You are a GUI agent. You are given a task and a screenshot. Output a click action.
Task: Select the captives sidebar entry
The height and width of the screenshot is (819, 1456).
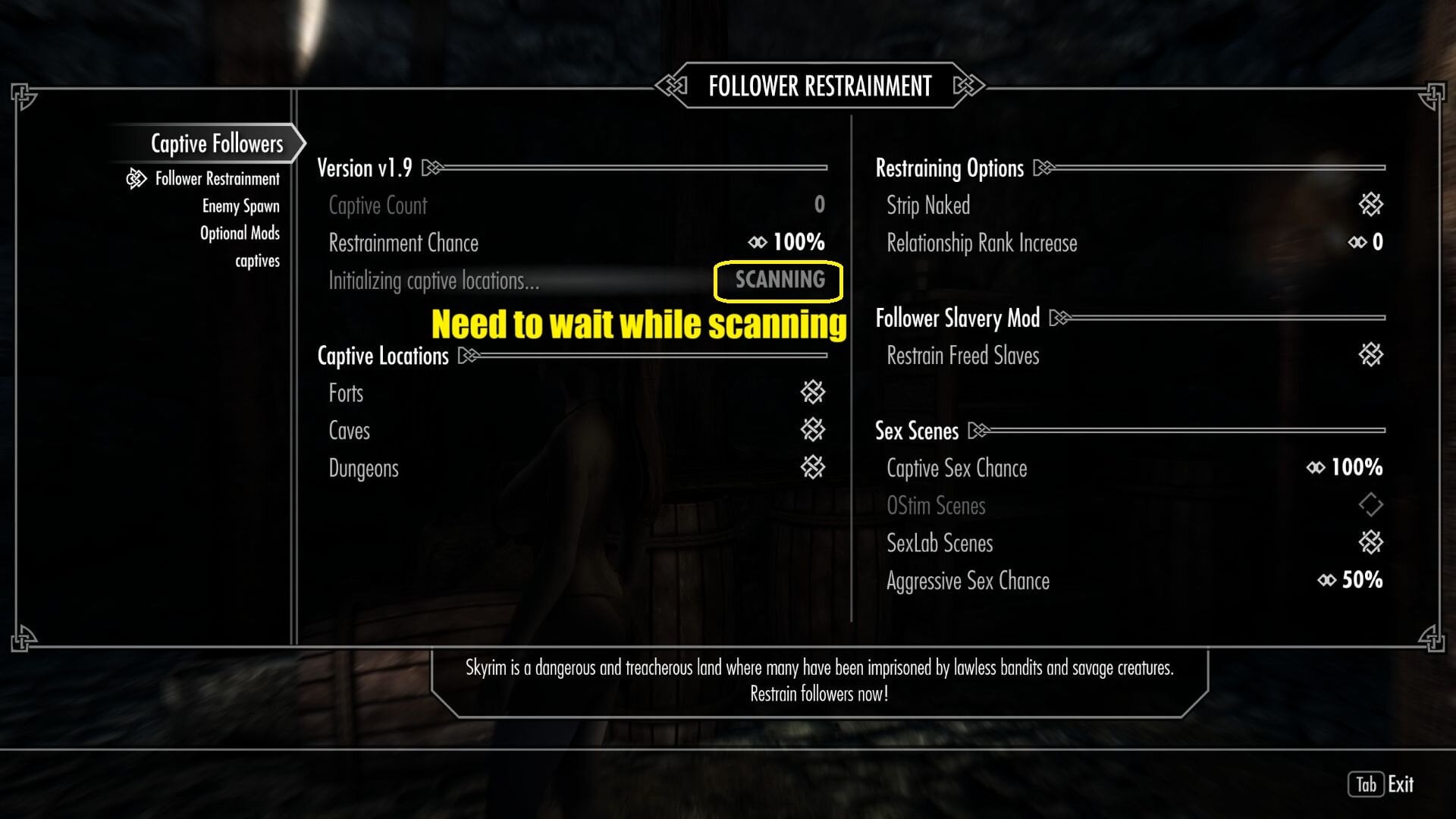(x=259, y=260)
